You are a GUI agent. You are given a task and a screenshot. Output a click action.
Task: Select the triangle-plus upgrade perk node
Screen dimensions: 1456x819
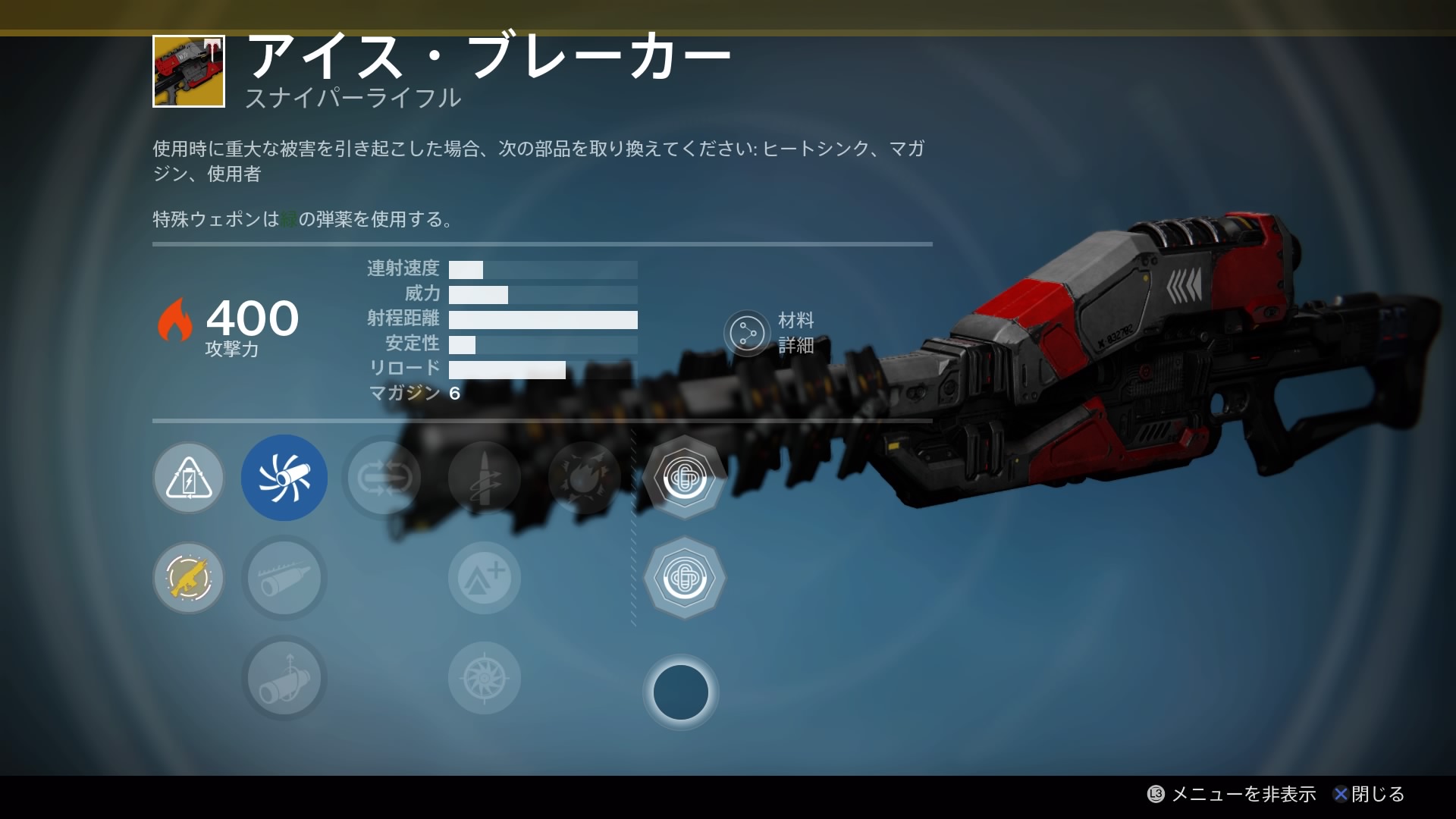[x=484, y=578]
